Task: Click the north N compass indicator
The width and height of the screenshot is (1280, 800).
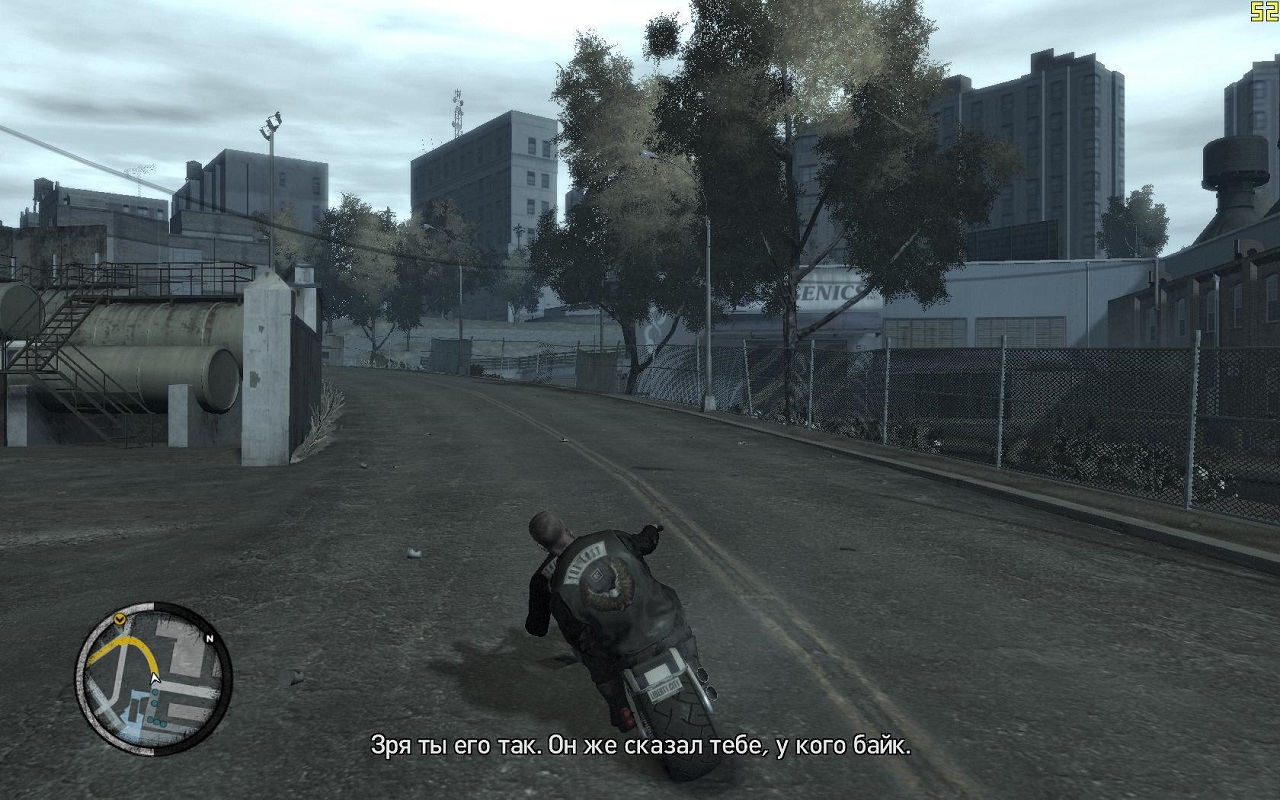Action: pos(210,637)
